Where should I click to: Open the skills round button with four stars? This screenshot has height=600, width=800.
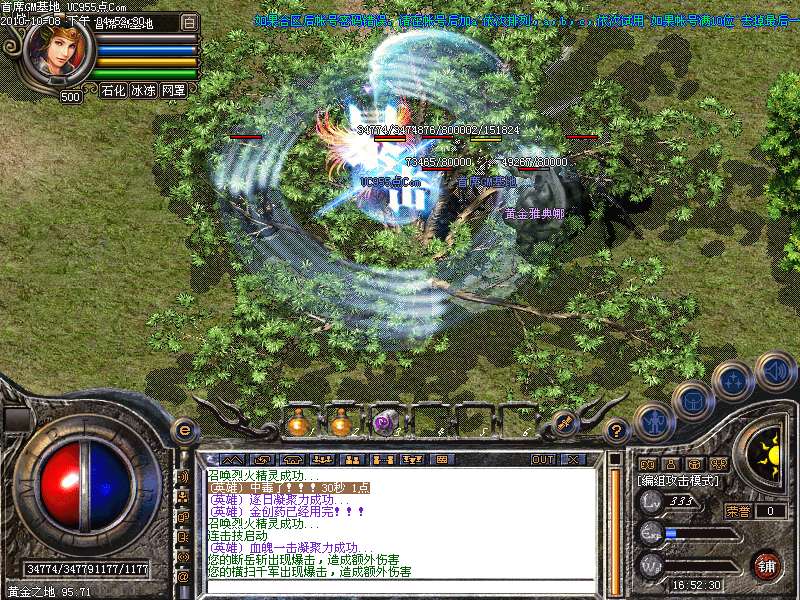click(x=733, y=381)
